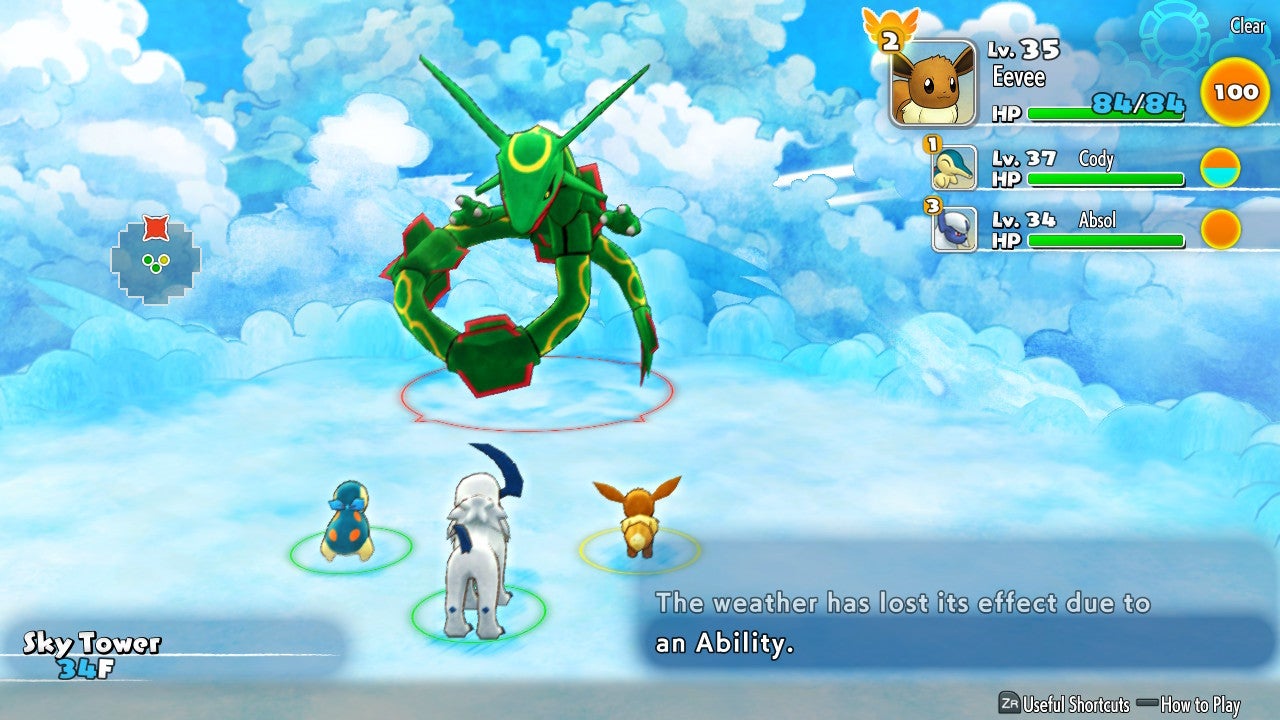Open the dungeon floor minimap
Viewport: 1280px width, 720px height.
pyautogui.click(x=155, y=258)
